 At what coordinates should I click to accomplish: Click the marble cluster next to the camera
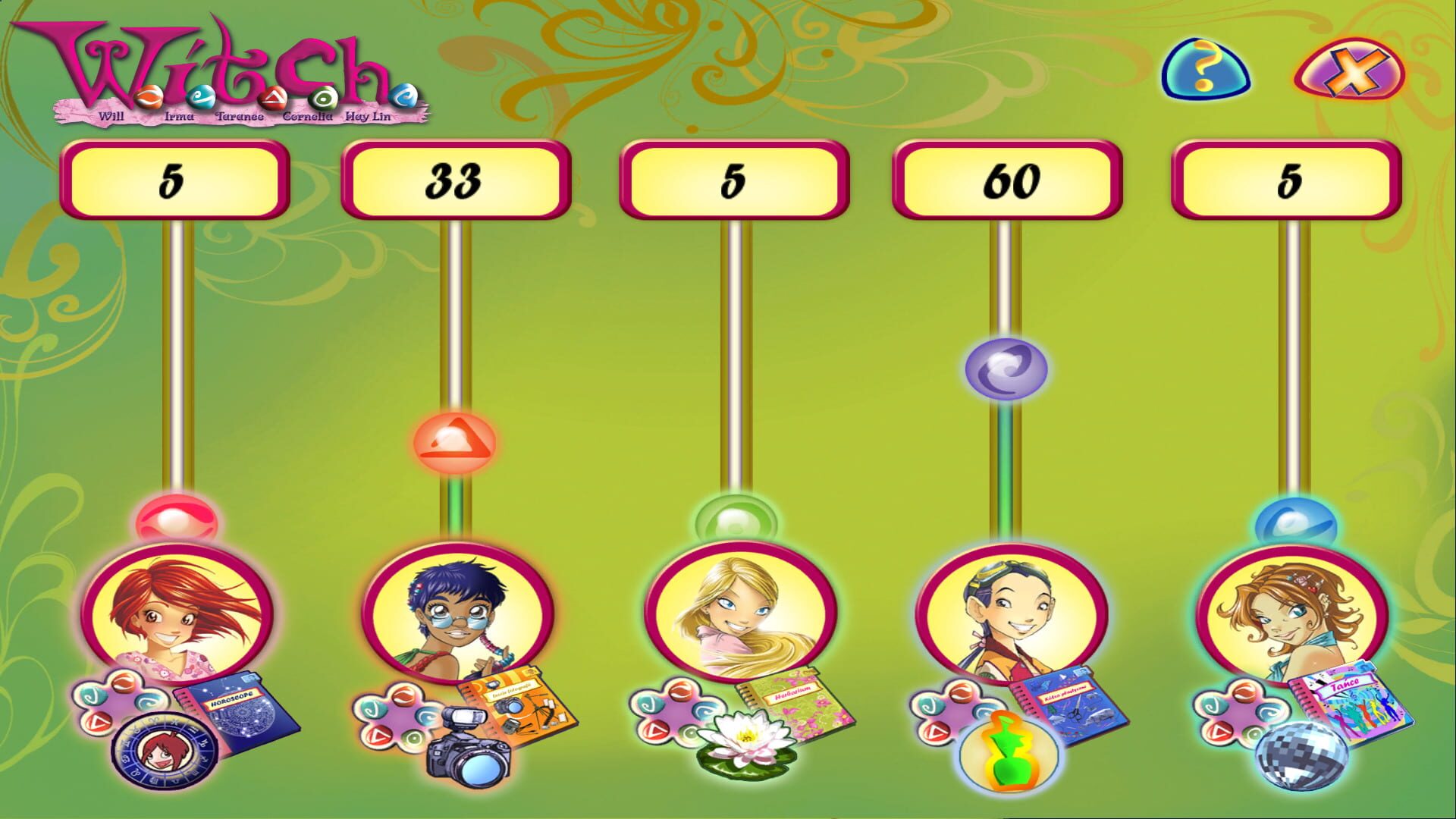pyautogui.click(x=394, y=717)
